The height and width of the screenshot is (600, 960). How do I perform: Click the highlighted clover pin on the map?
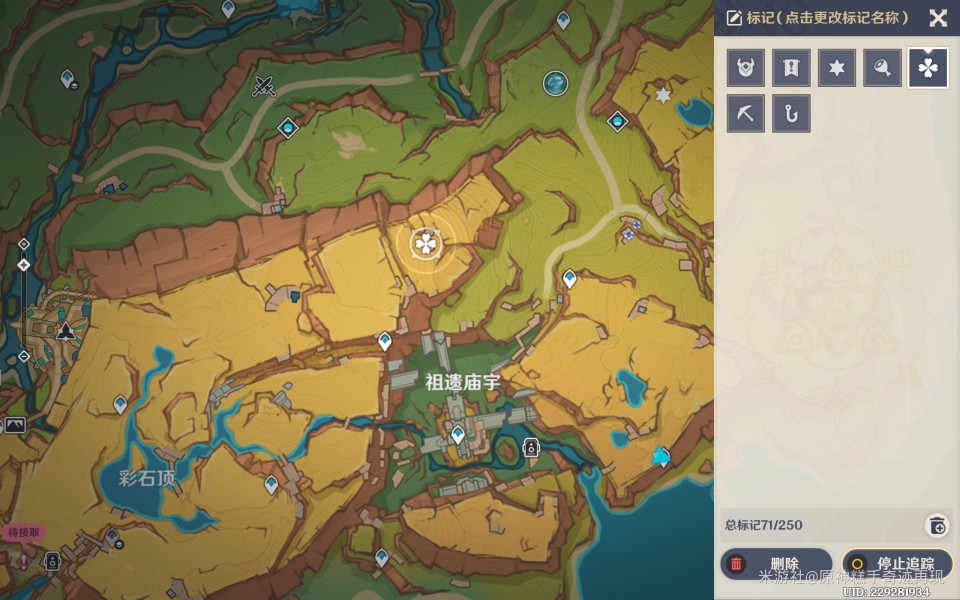(426, 242)
